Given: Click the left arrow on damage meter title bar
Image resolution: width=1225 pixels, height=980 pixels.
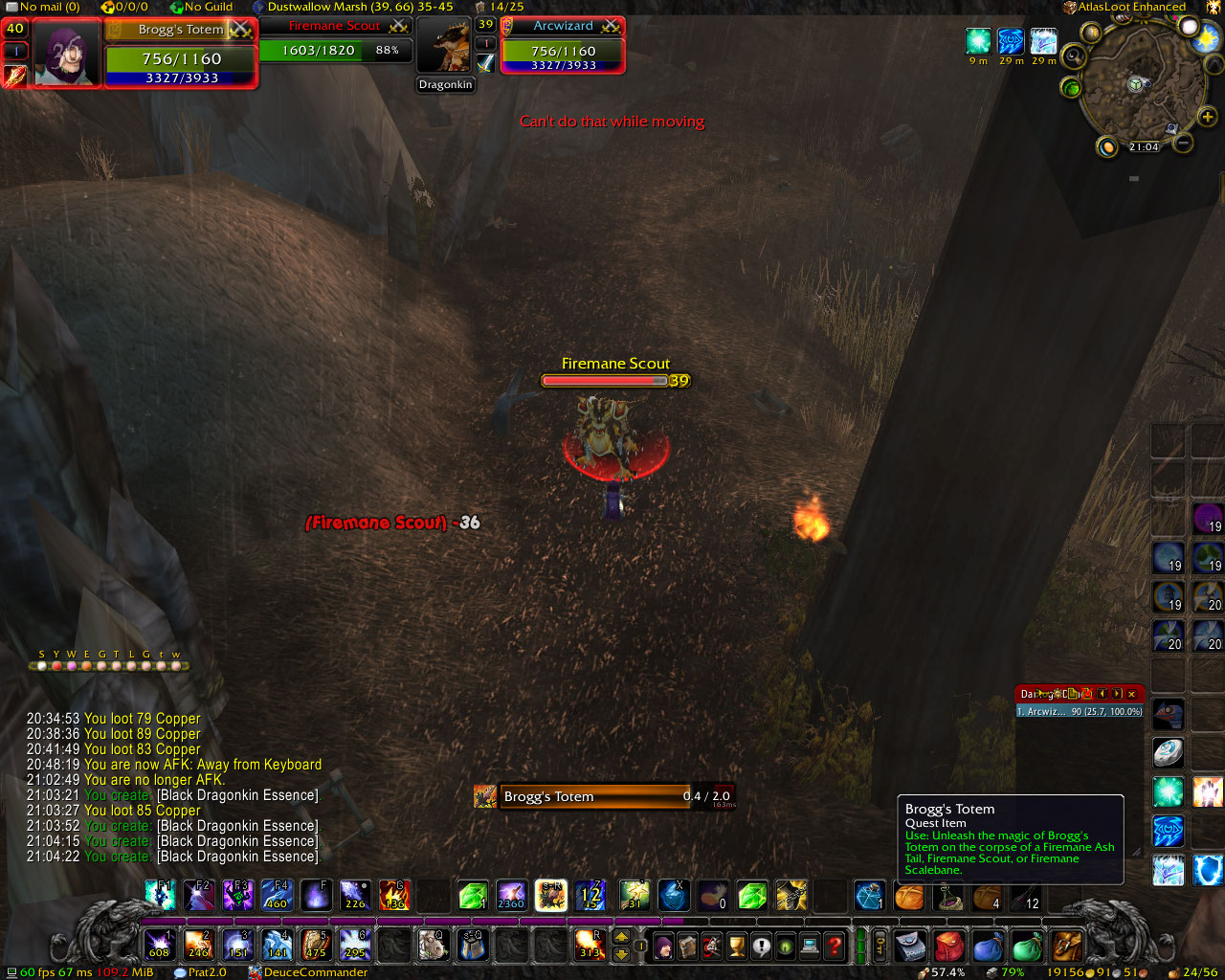Looking at the screenshot, I should (1102, 694).
